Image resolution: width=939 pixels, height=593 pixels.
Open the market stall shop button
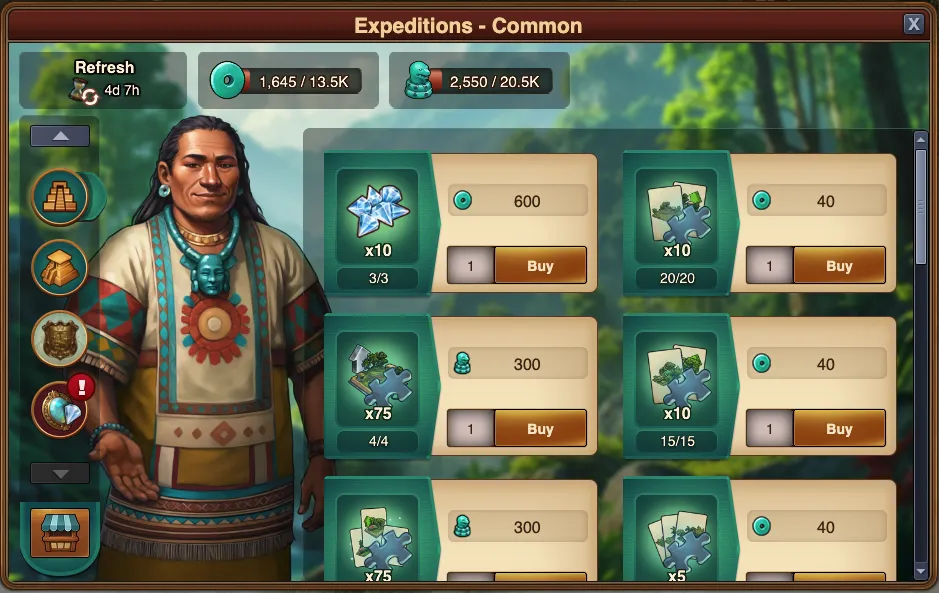[x=60, y=532]
